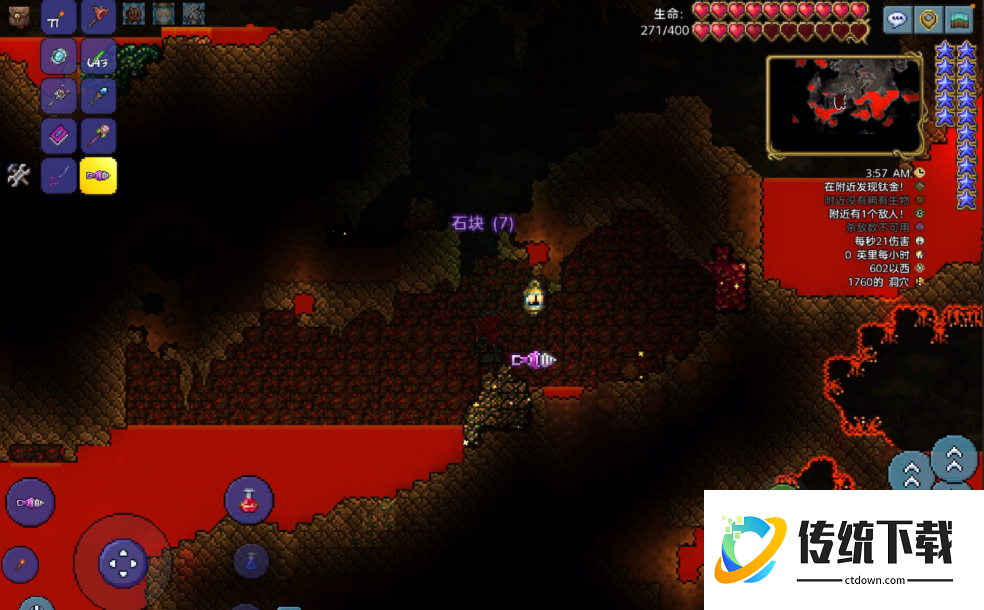The height and width of the screenshot is (610, 984).
Task: Use the red healing potion quick button
Action: click(249, 500)
